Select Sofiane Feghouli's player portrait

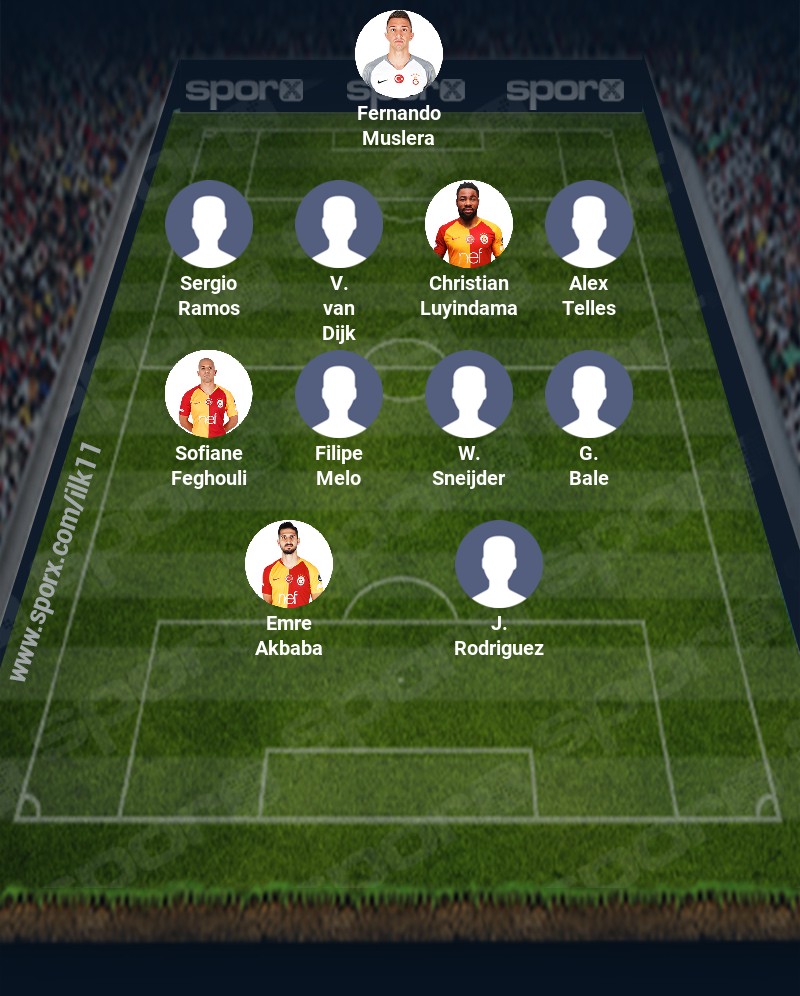tap(209, 394)
